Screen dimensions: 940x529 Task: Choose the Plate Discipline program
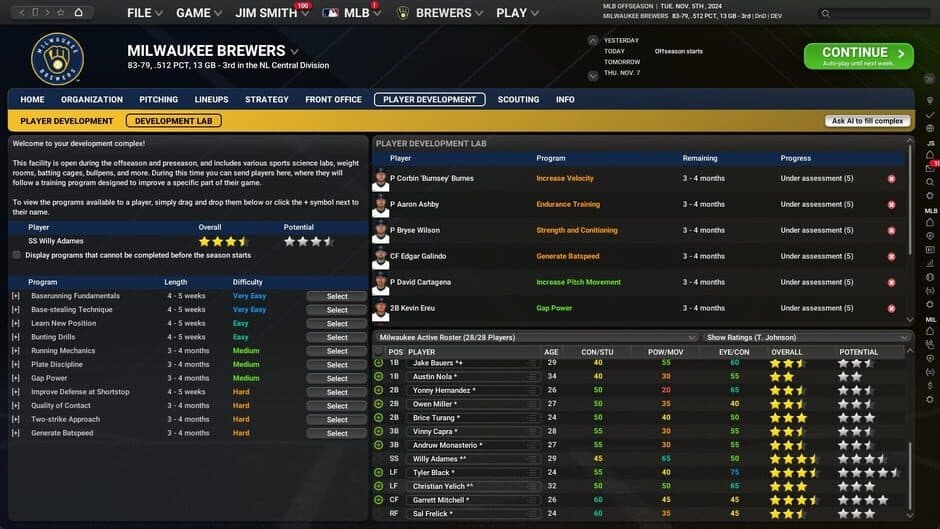[x=337, y=365]
